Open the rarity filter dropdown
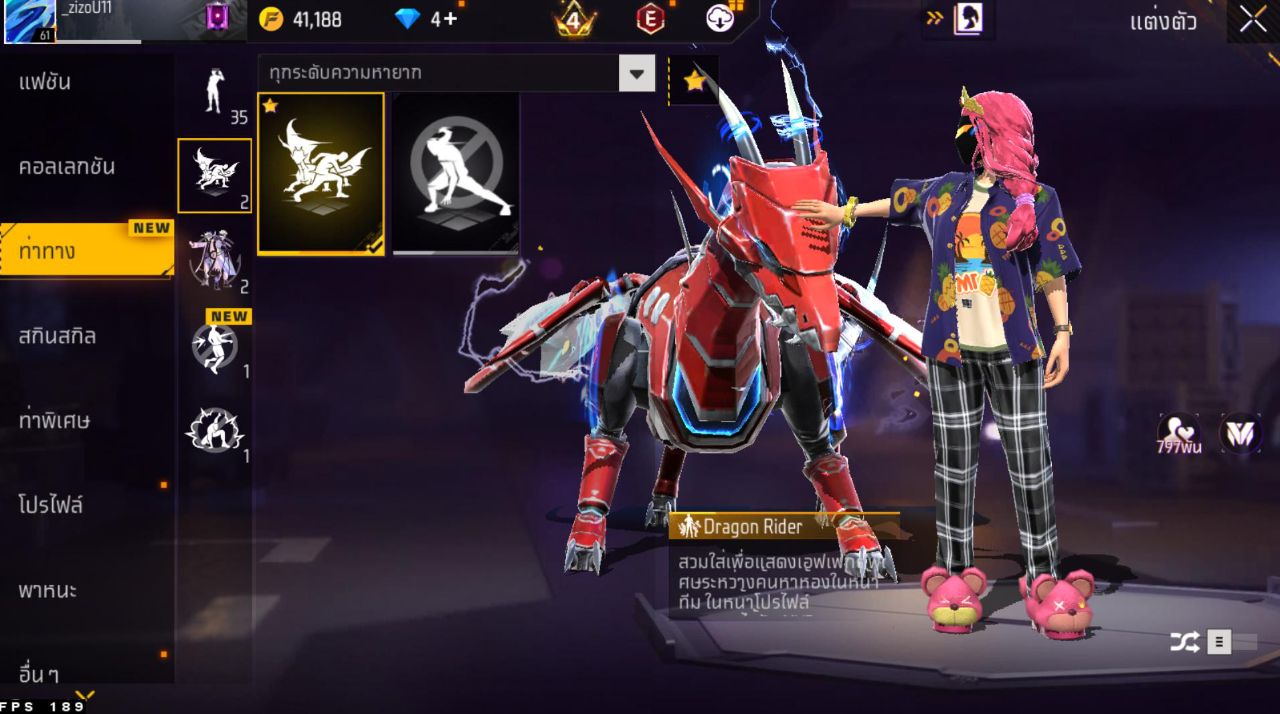 pyautogui.click(x=636, y=73)
